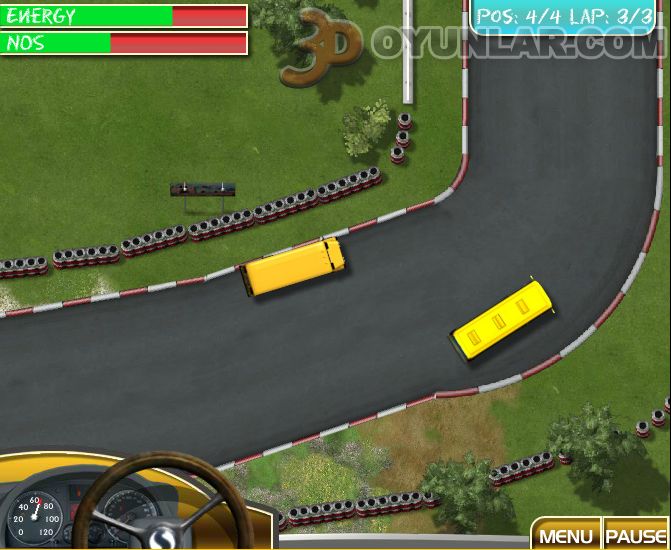The image size is (671, 550).
Task: Pause the race with PAUSE button
Action: 635,535
